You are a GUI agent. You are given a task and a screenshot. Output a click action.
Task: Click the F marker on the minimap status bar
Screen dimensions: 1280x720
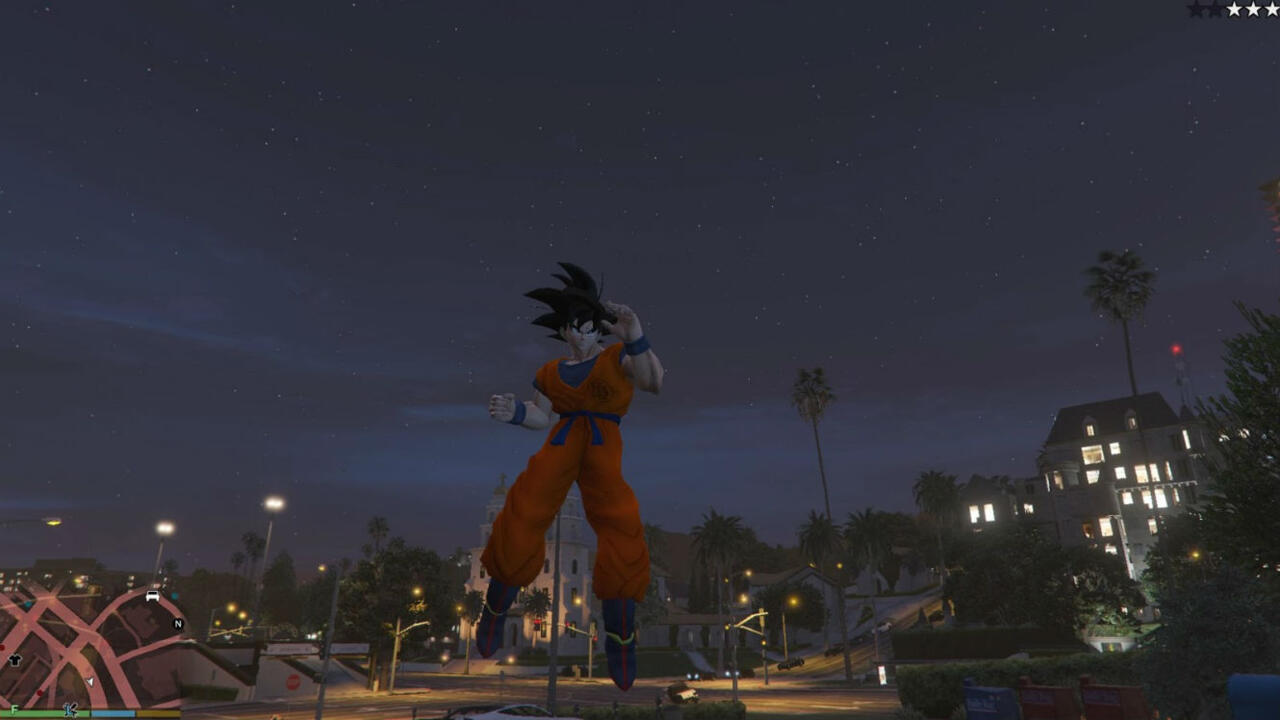point(14,709)
